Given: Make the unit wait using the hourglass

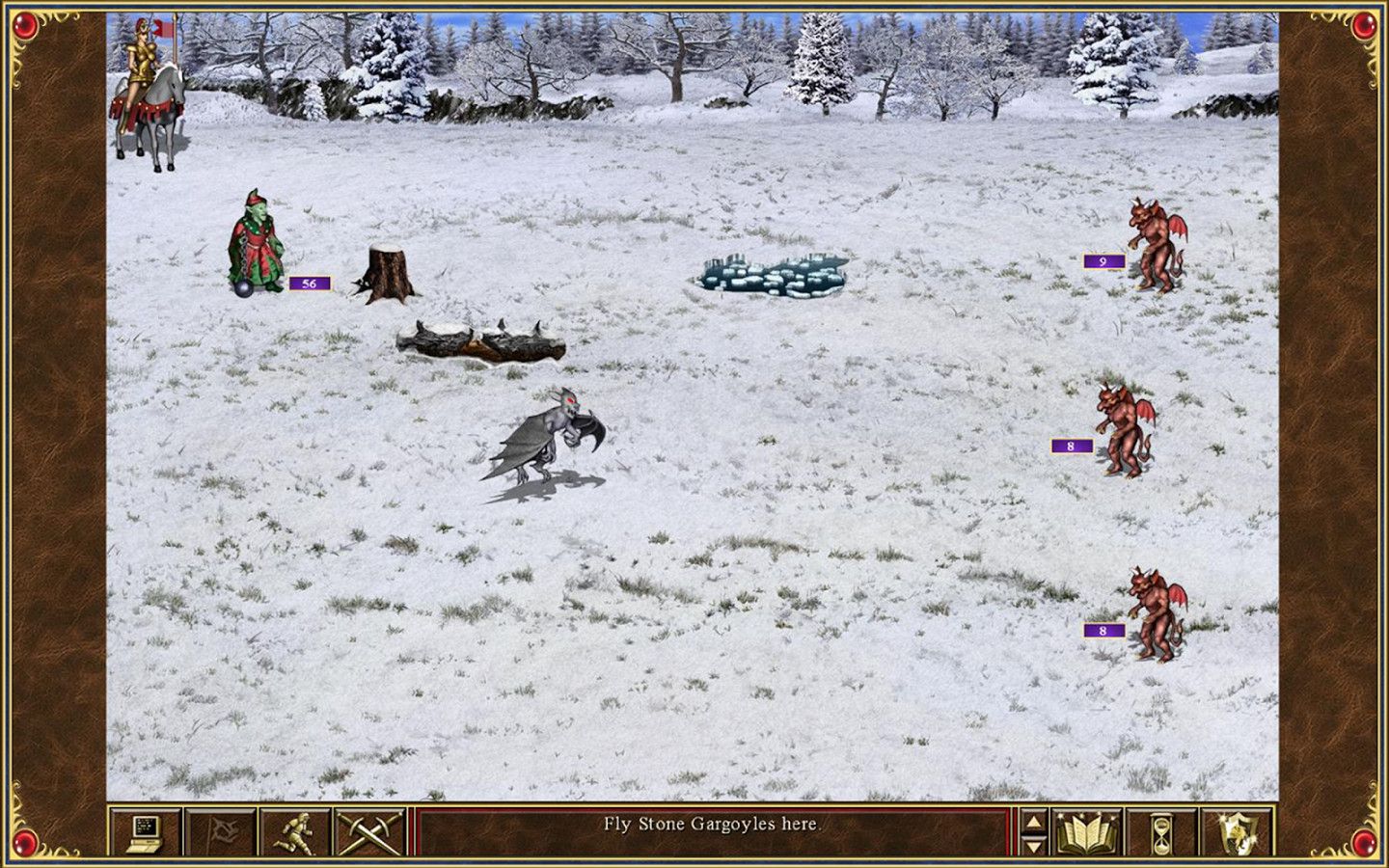Looking at the screenshot, I should tap(1161, 832).
